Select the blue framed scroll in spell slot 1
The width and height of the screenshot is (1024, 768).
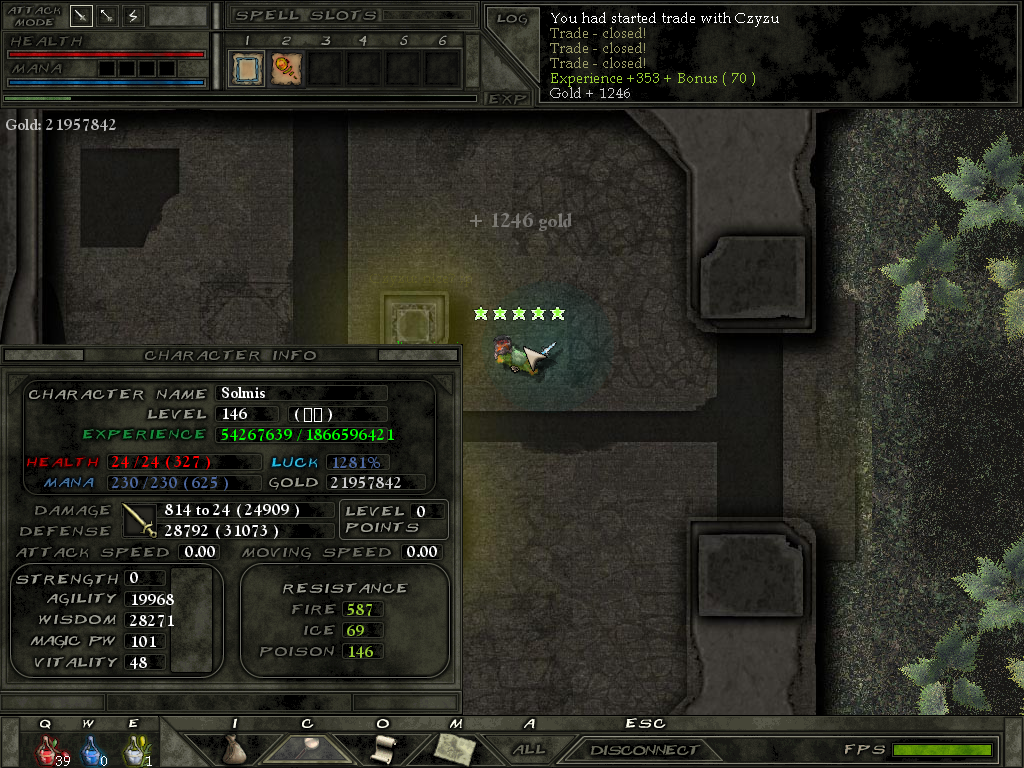click(x=246, y=69)
